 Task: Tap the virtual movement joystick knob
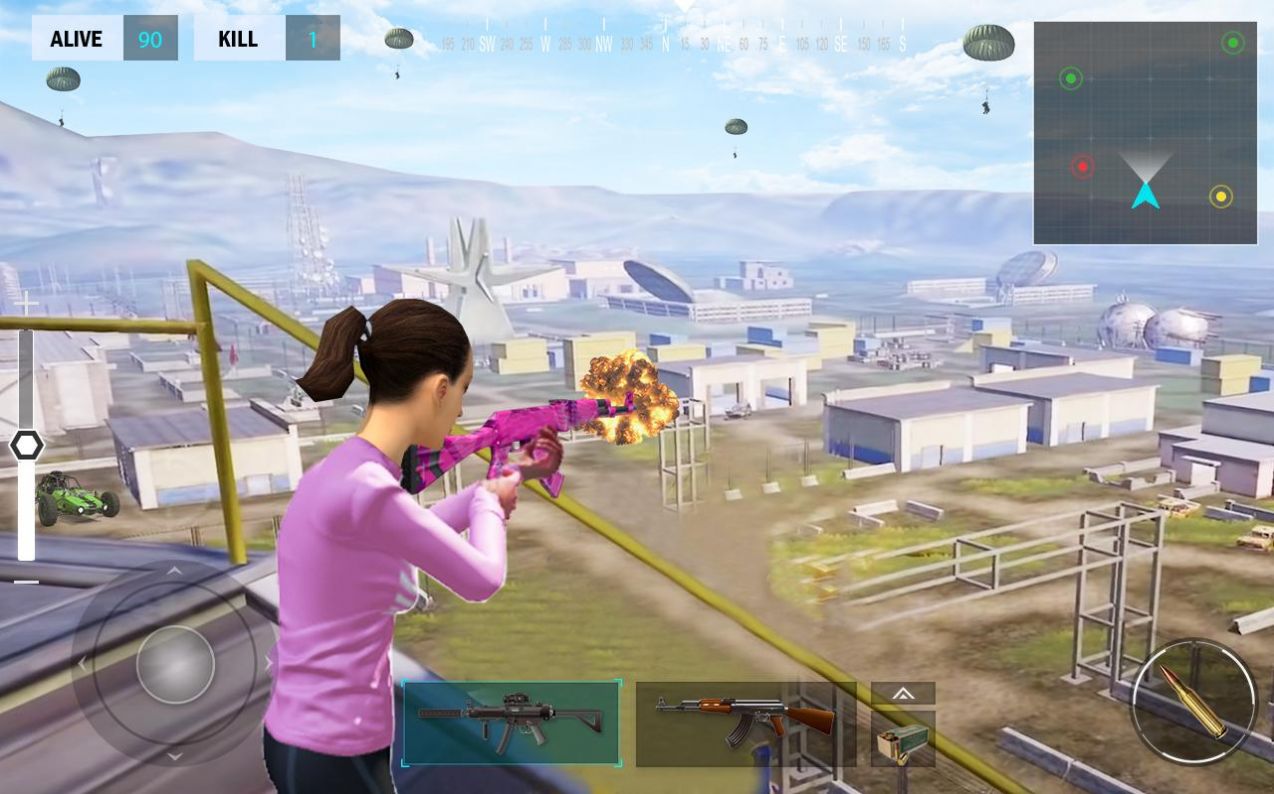(x=175, y=665)
